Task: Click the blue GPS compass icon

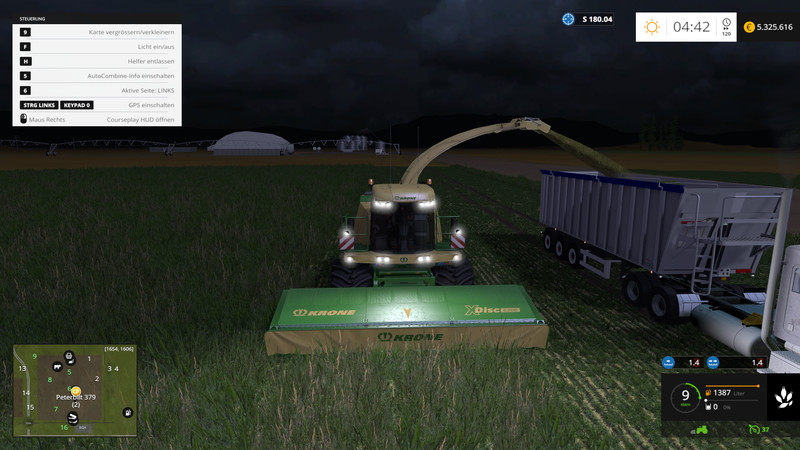Action: point(569,19)
